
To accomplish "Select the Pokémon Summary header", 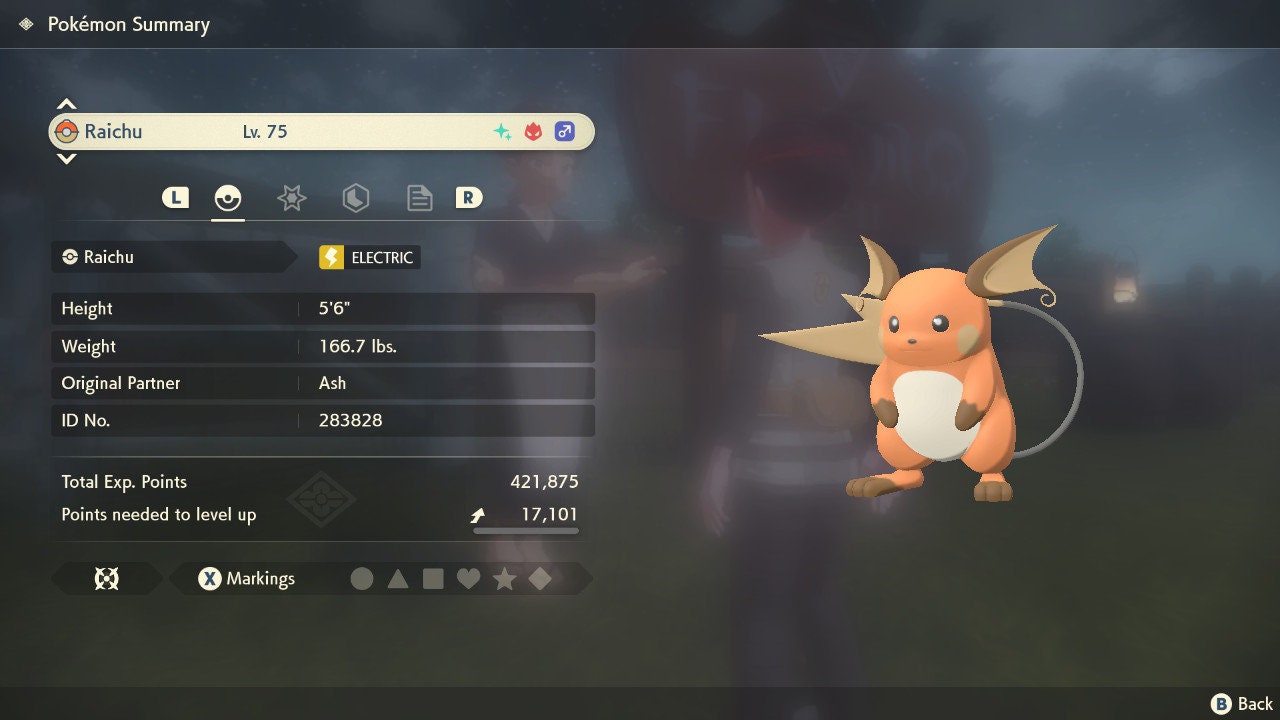I will tap(128, 24).
